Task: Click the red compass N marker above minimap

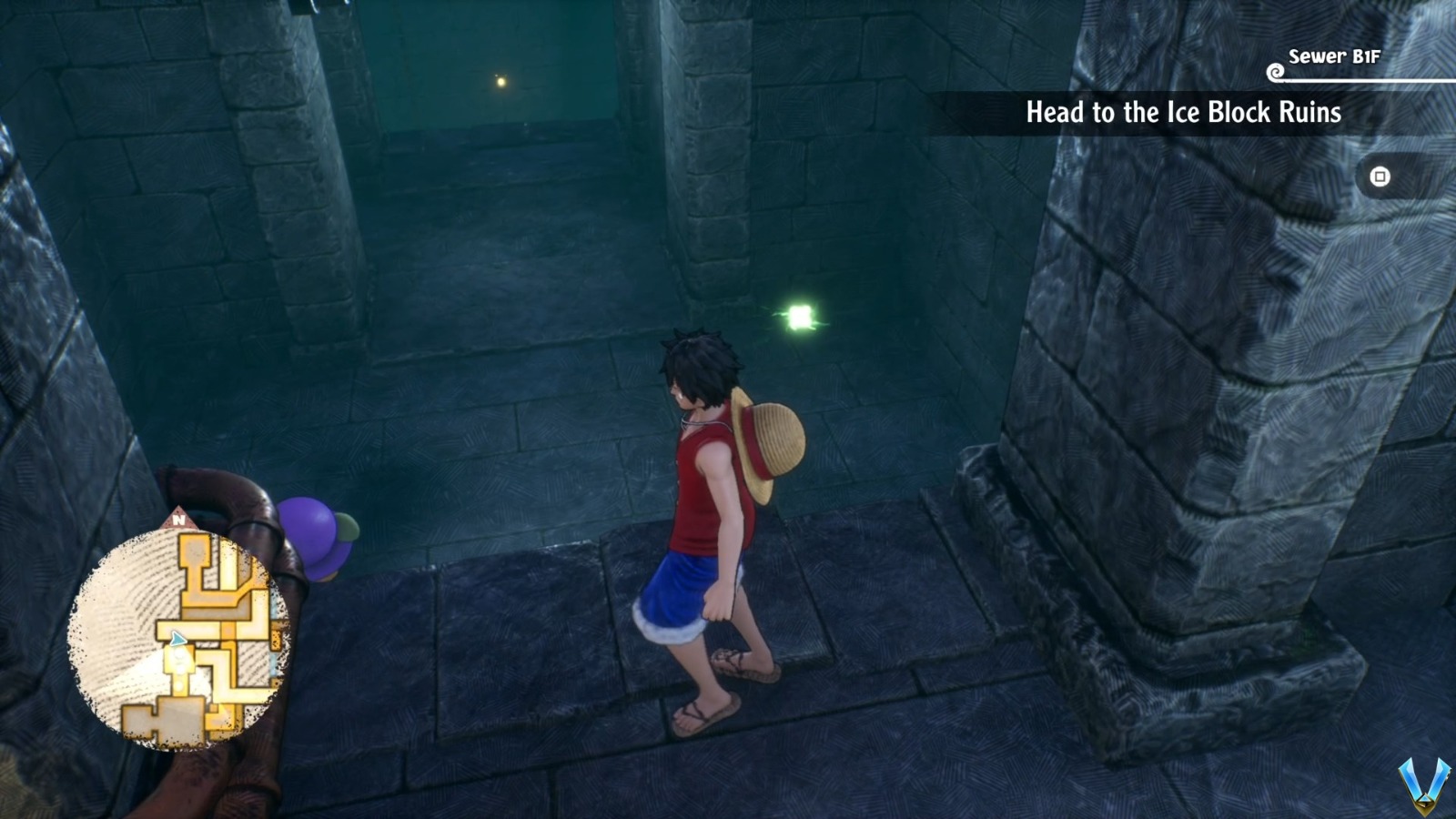Action: 178,519
